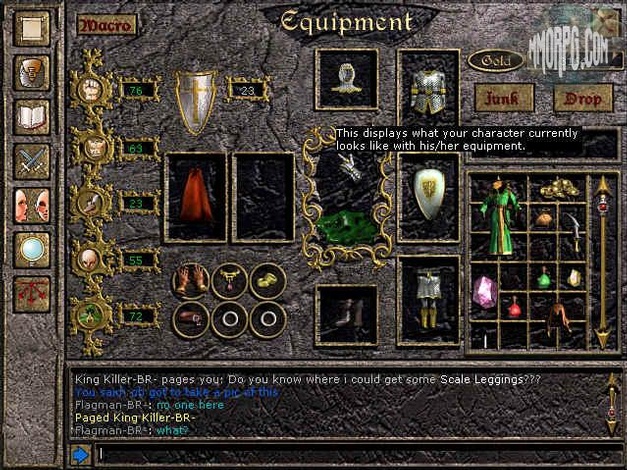
Task: Click the magnifying mirror sidebar icon
Action: pyautogui.click(x=31, y=249)
